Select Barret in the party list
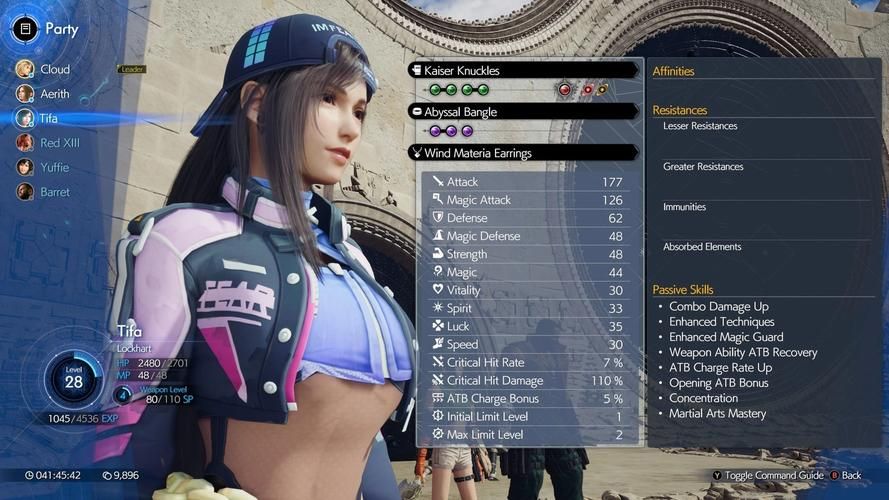The image size is (889, 500). tap(54, 192)
